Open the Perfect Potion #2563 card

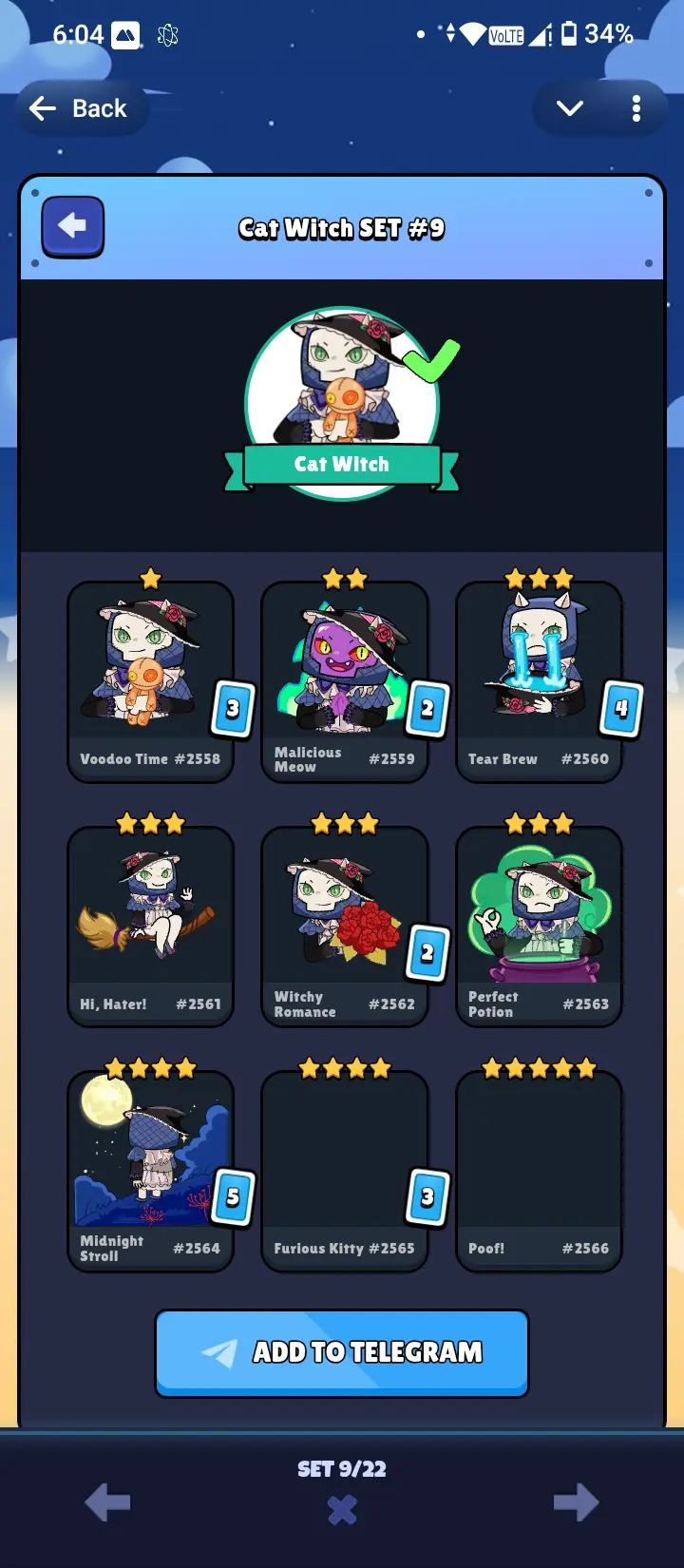pyautogui.click(x=539, y=926)
